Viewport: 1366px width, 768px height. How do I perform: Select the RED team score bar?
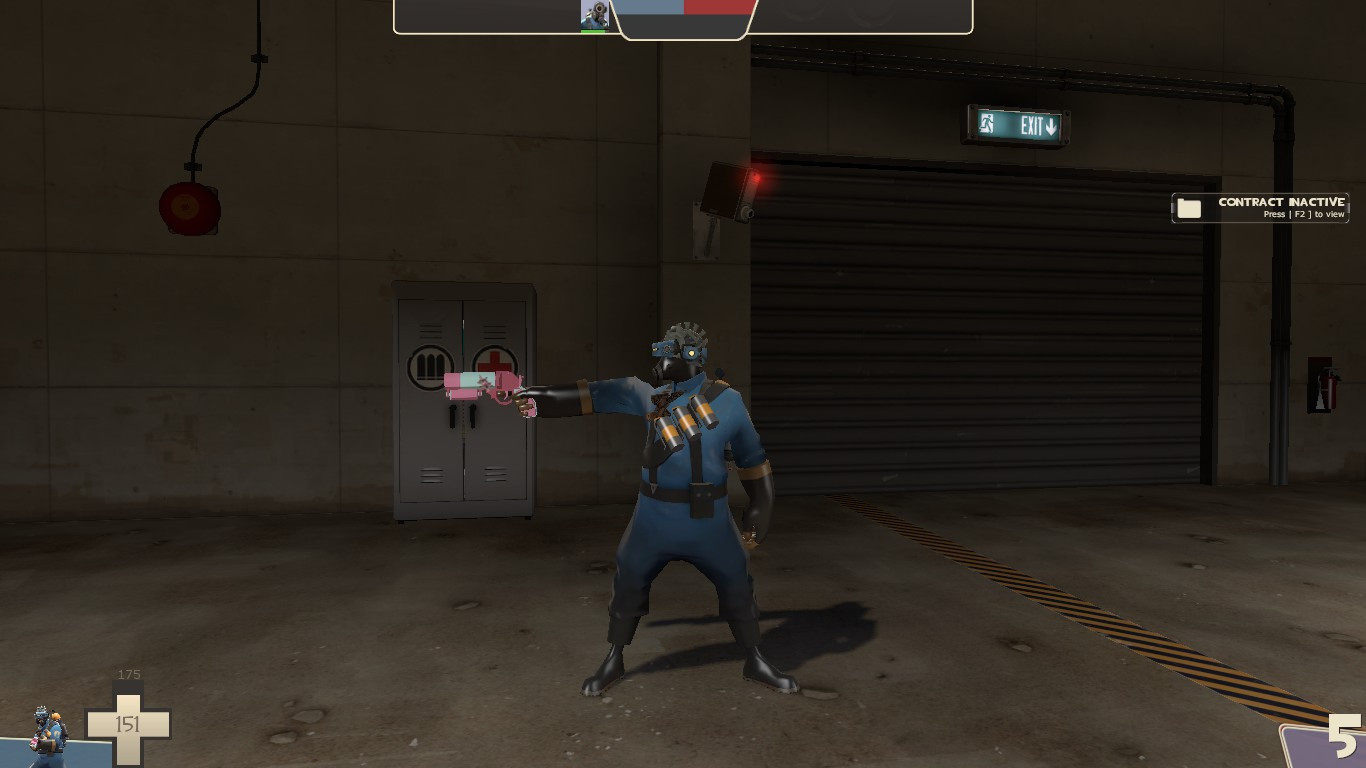(718, 8)
